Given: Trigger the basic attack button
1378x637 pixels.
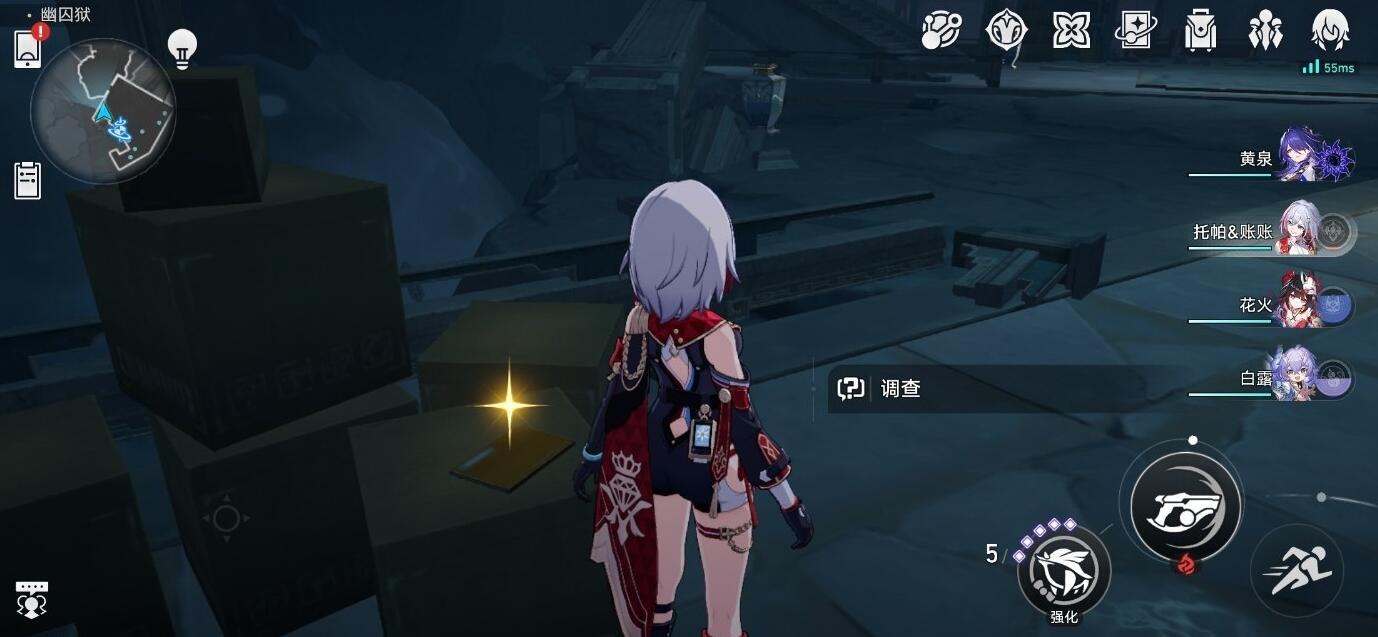Looking at the screenshot, I should [x=1185, y=505].
